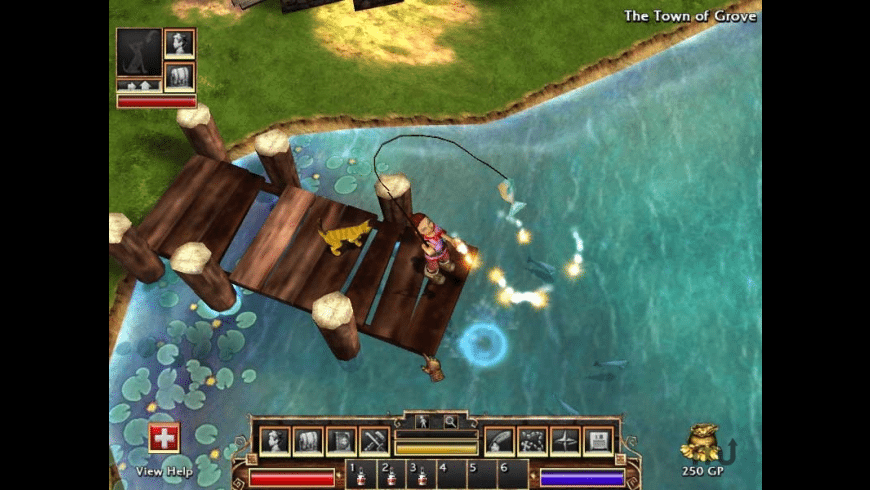The width and height of the screenshot is (870, 490).
Task: Open the floppy disk save menu
Action: (x=597, y=440)
